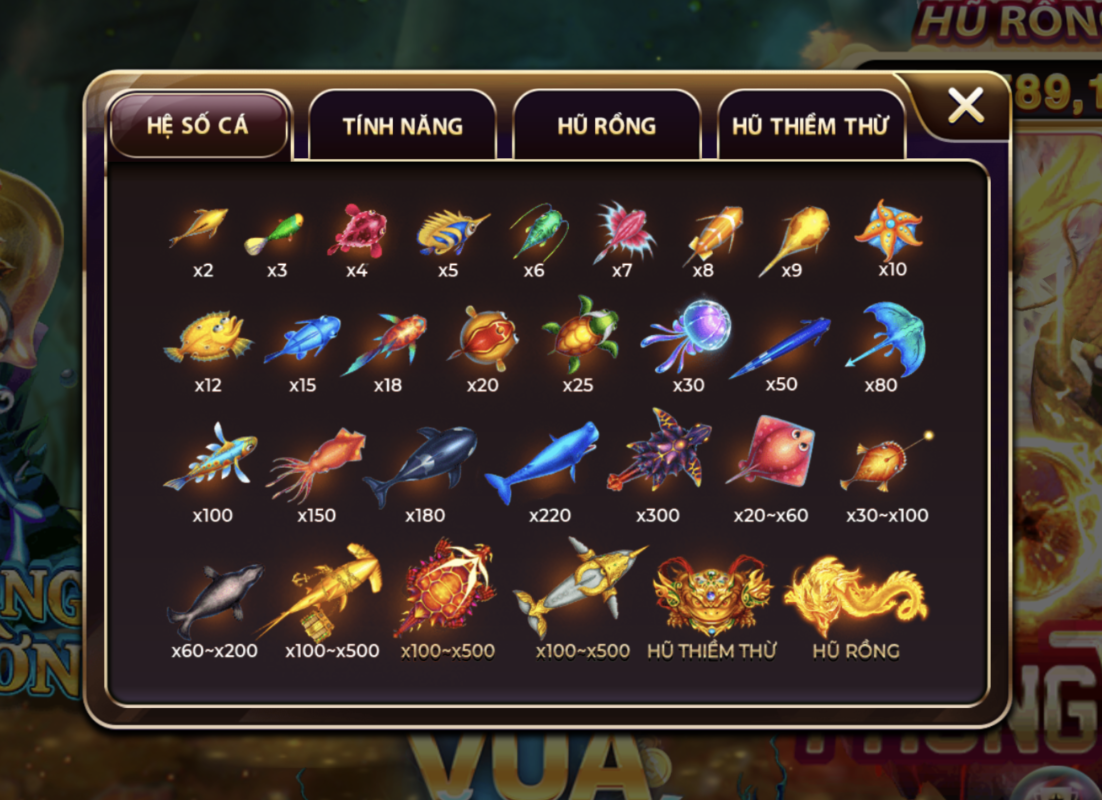Open the TÍNH NĂNG tab
Viewport: 1102px width, 800px height.
click(402, 126)
